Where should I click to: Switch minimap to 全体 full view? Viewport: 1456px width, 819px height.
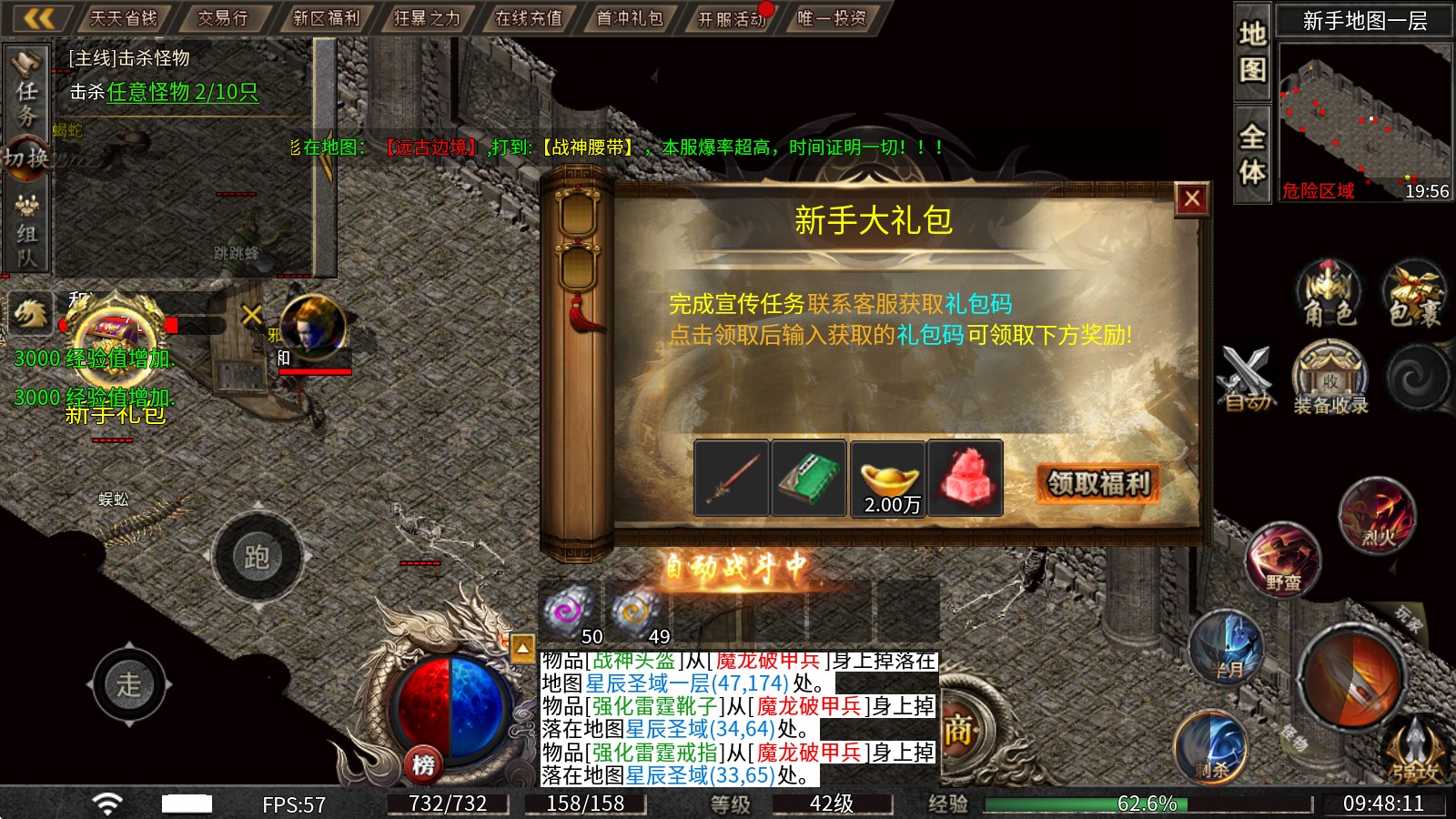(1251, 150)
